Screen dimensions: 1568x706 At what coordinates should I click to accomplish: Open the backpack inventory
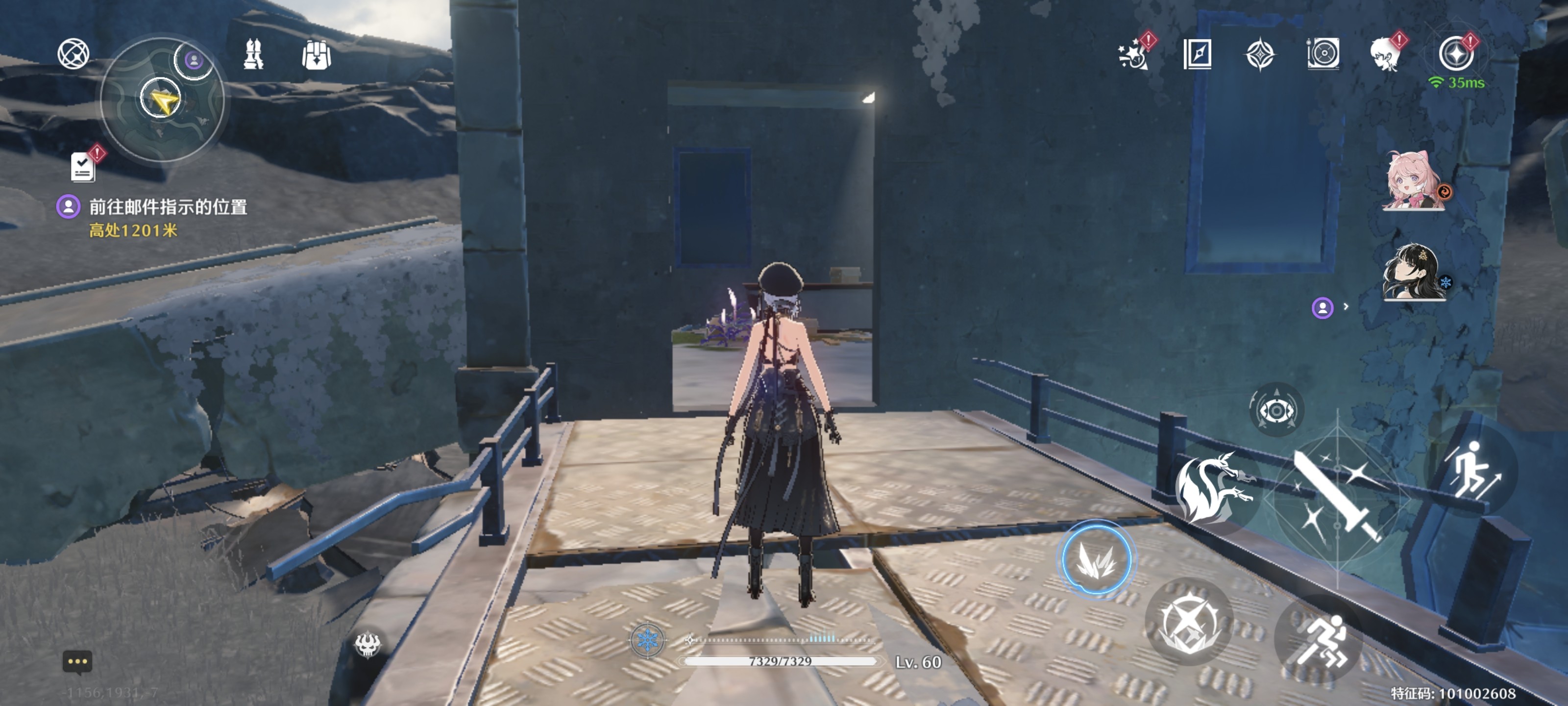point(316,55)
